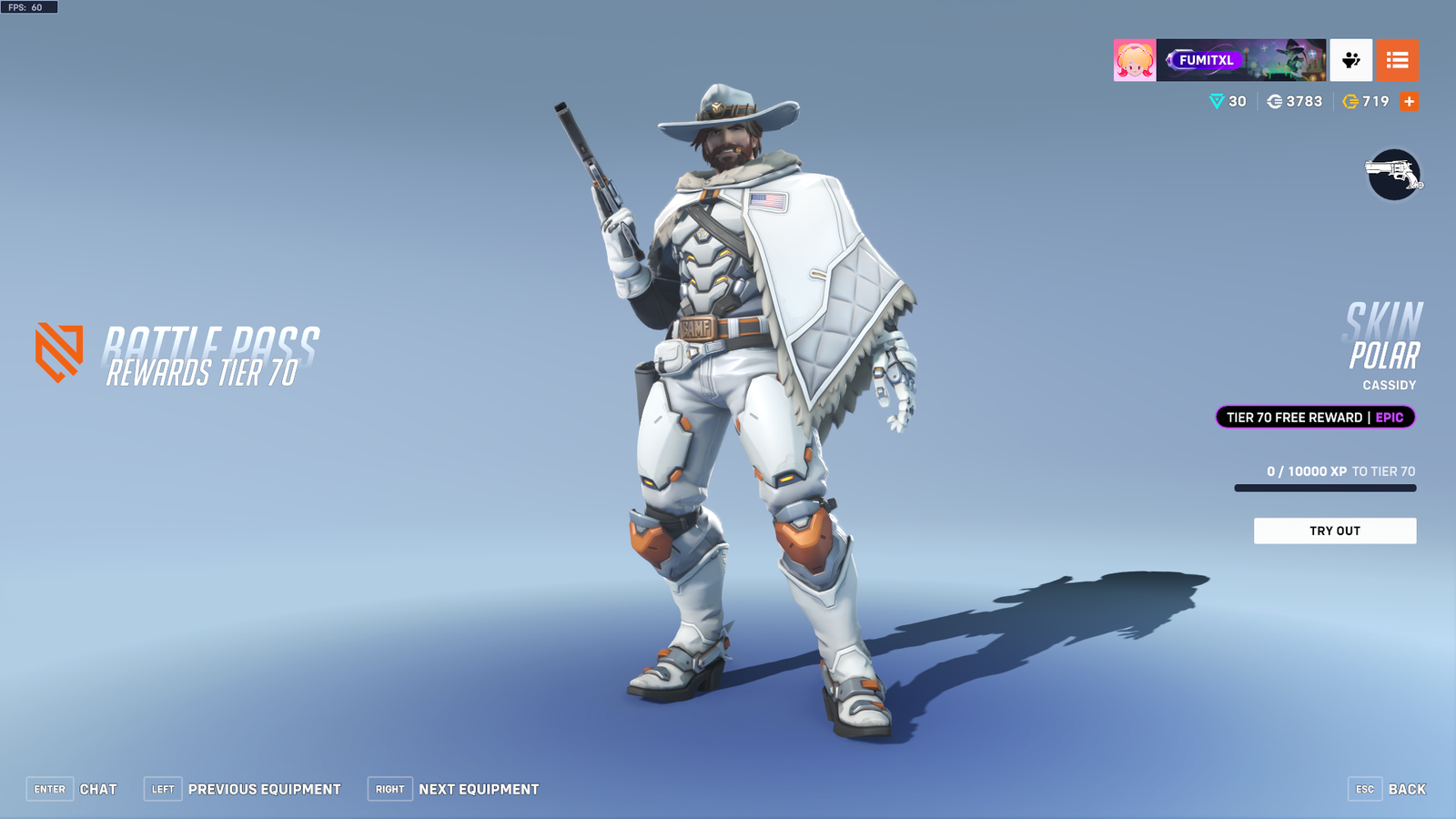Click the white coins currency icon

click(x=1274, y=101)
